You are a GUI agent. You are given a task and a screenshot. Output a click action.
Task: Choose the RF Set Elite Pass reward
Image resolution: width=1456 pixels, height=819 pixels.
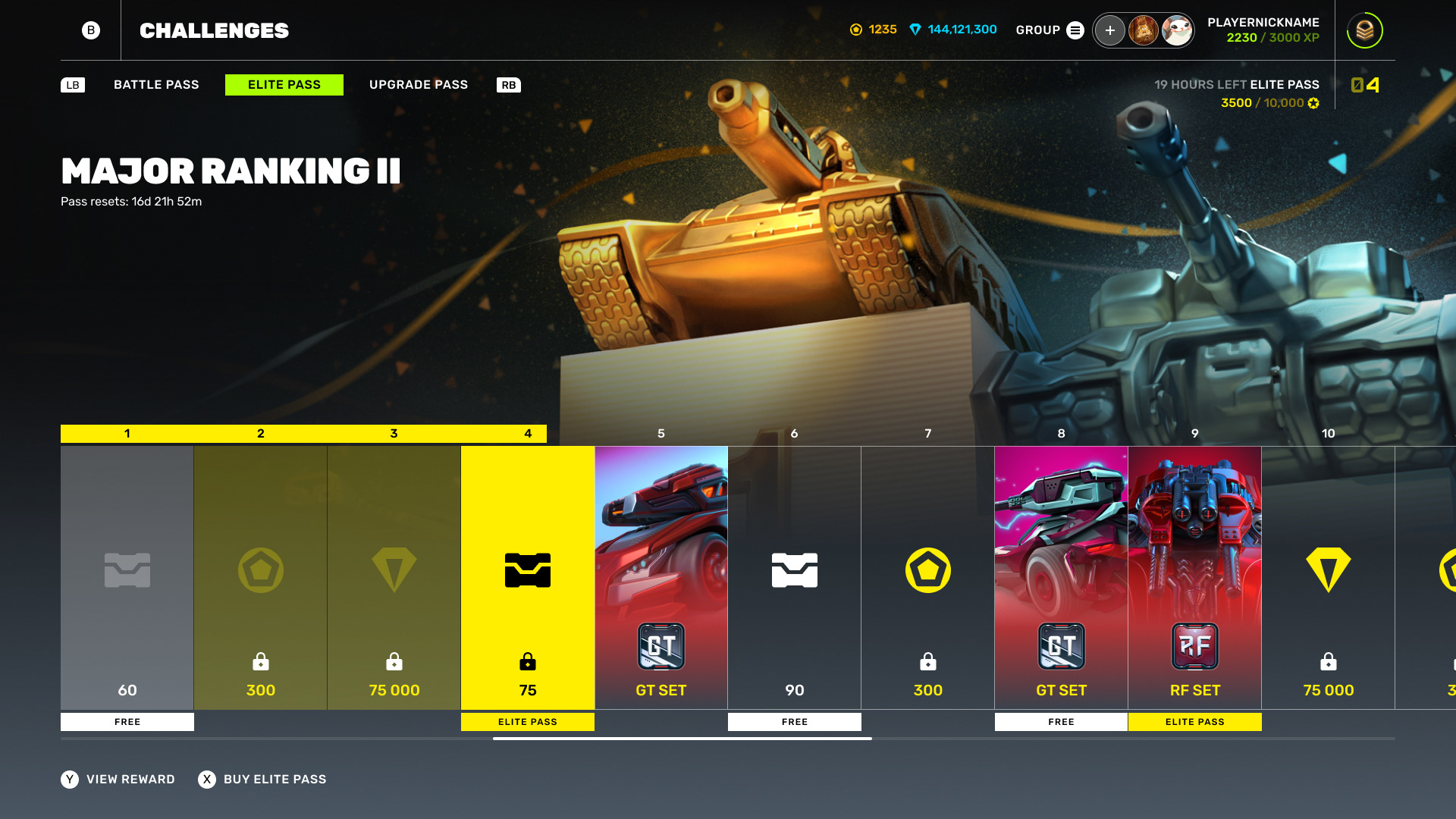(x=1195, y=578)
